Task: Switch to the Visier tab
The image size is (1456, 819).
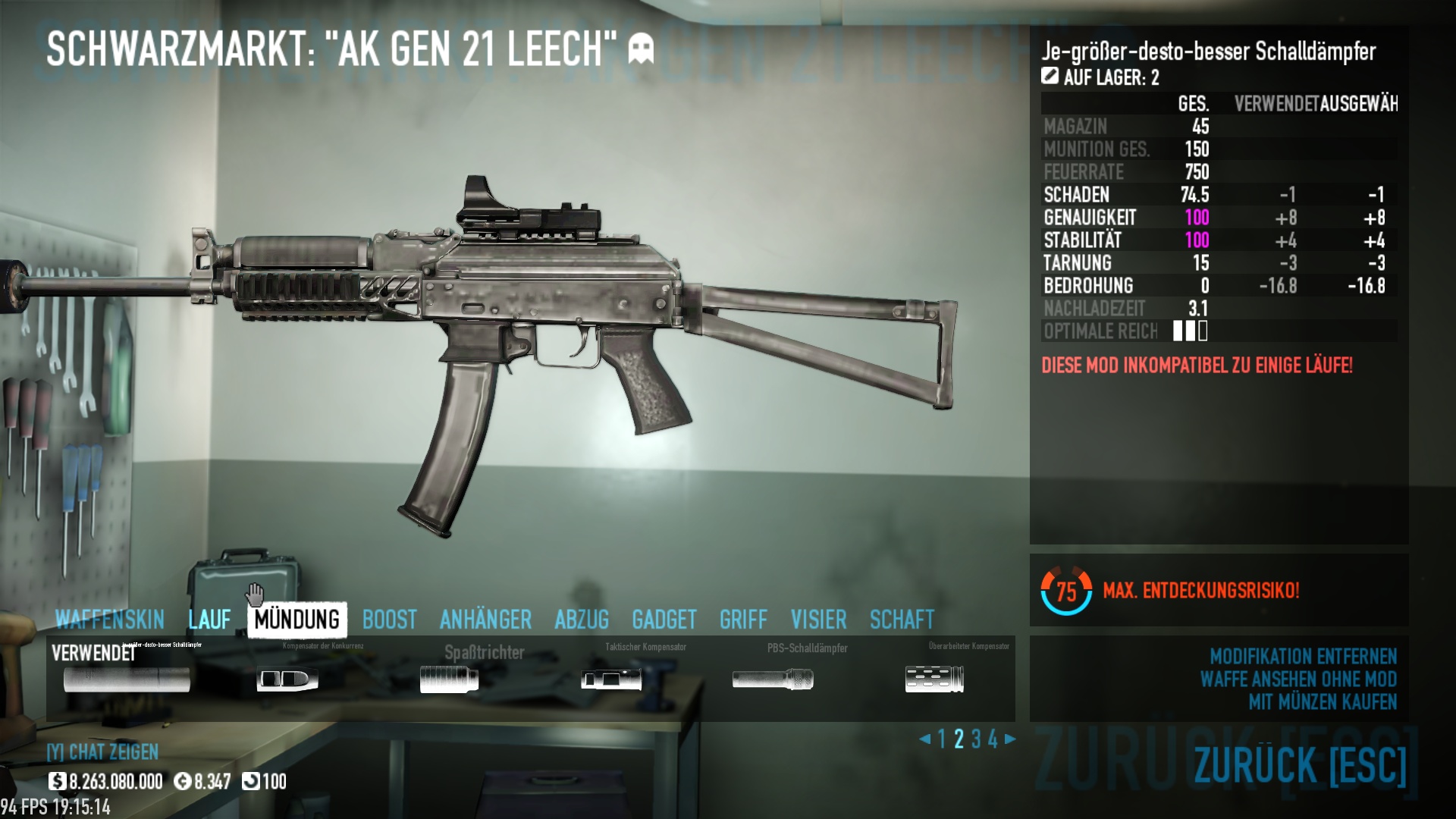Action: coord(818,620)
